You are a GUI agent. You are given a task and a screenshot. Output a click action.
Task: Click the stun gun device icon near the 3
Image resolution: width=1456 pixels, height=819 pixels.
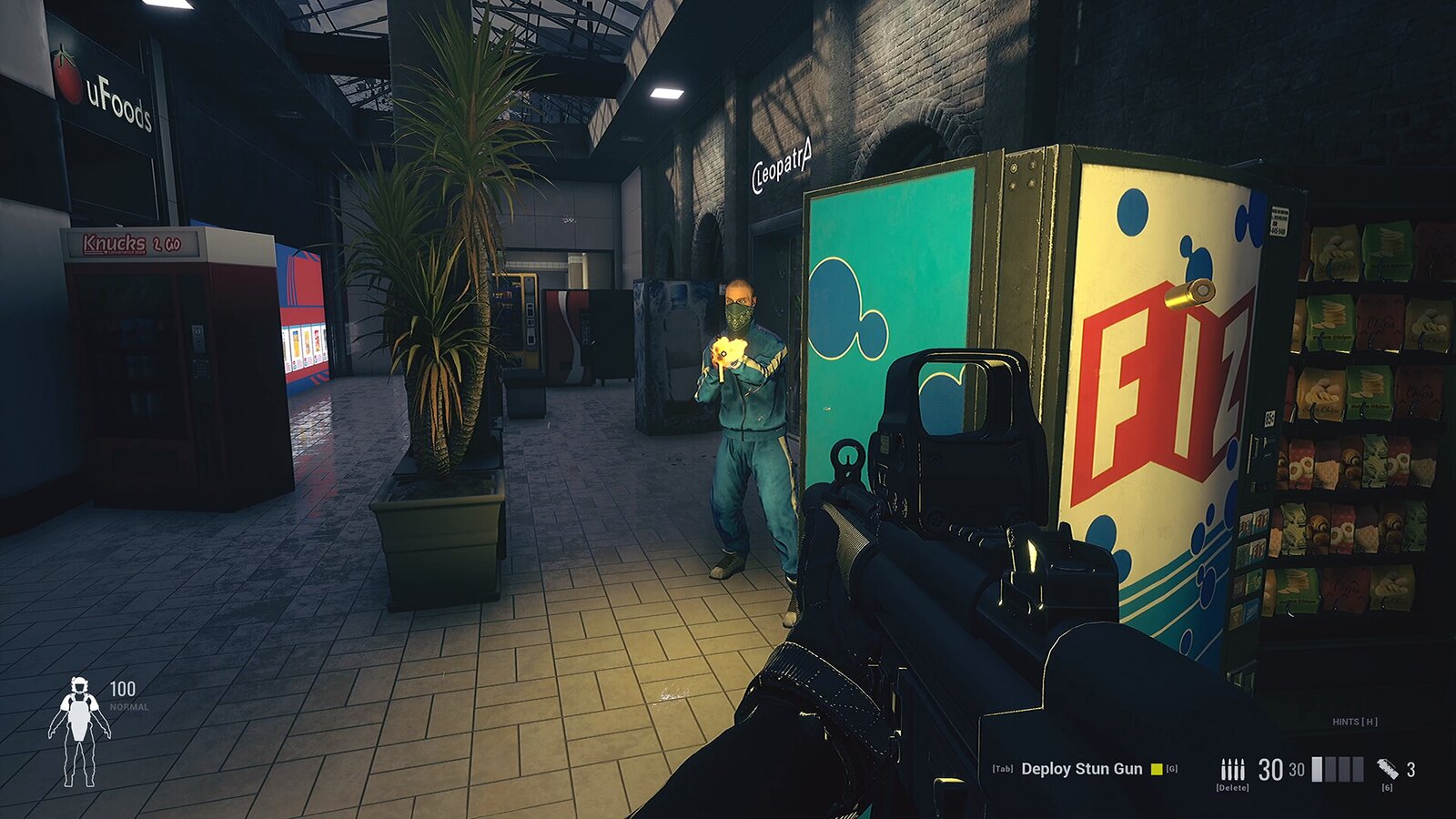pos(1387,767)
